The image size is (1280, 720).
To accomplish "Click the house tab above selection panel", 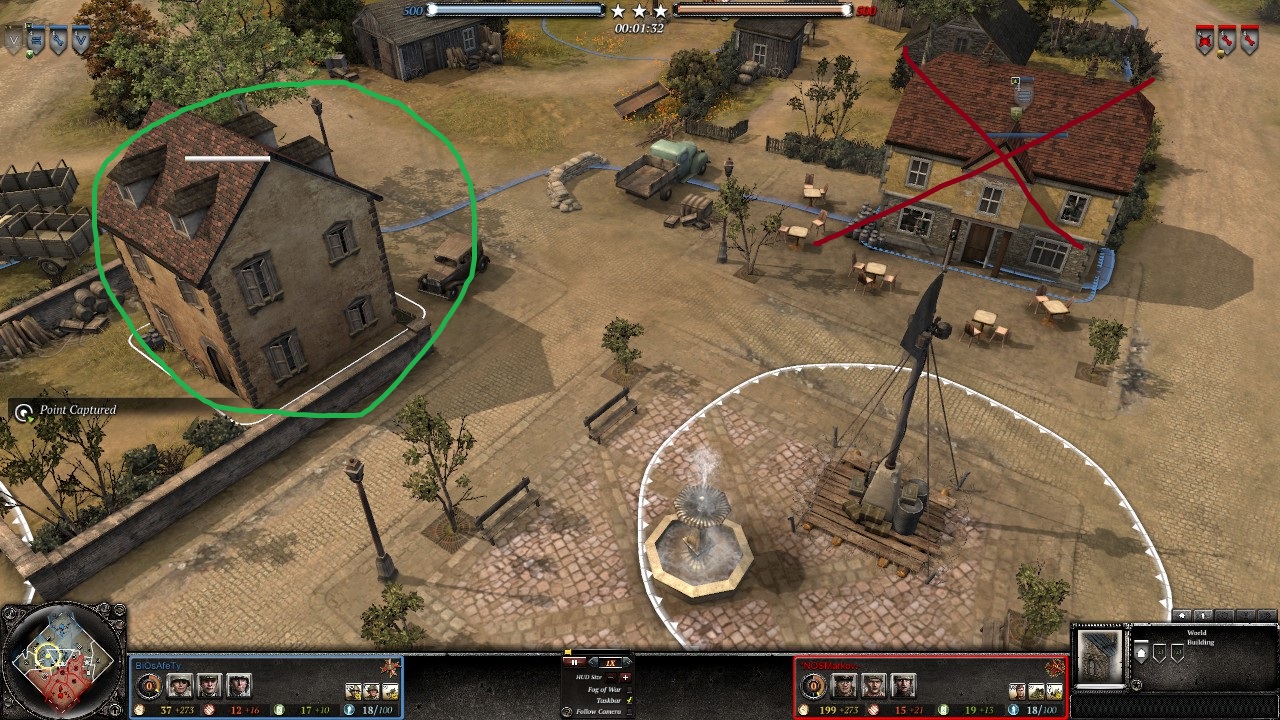I will coord(1183,616).
